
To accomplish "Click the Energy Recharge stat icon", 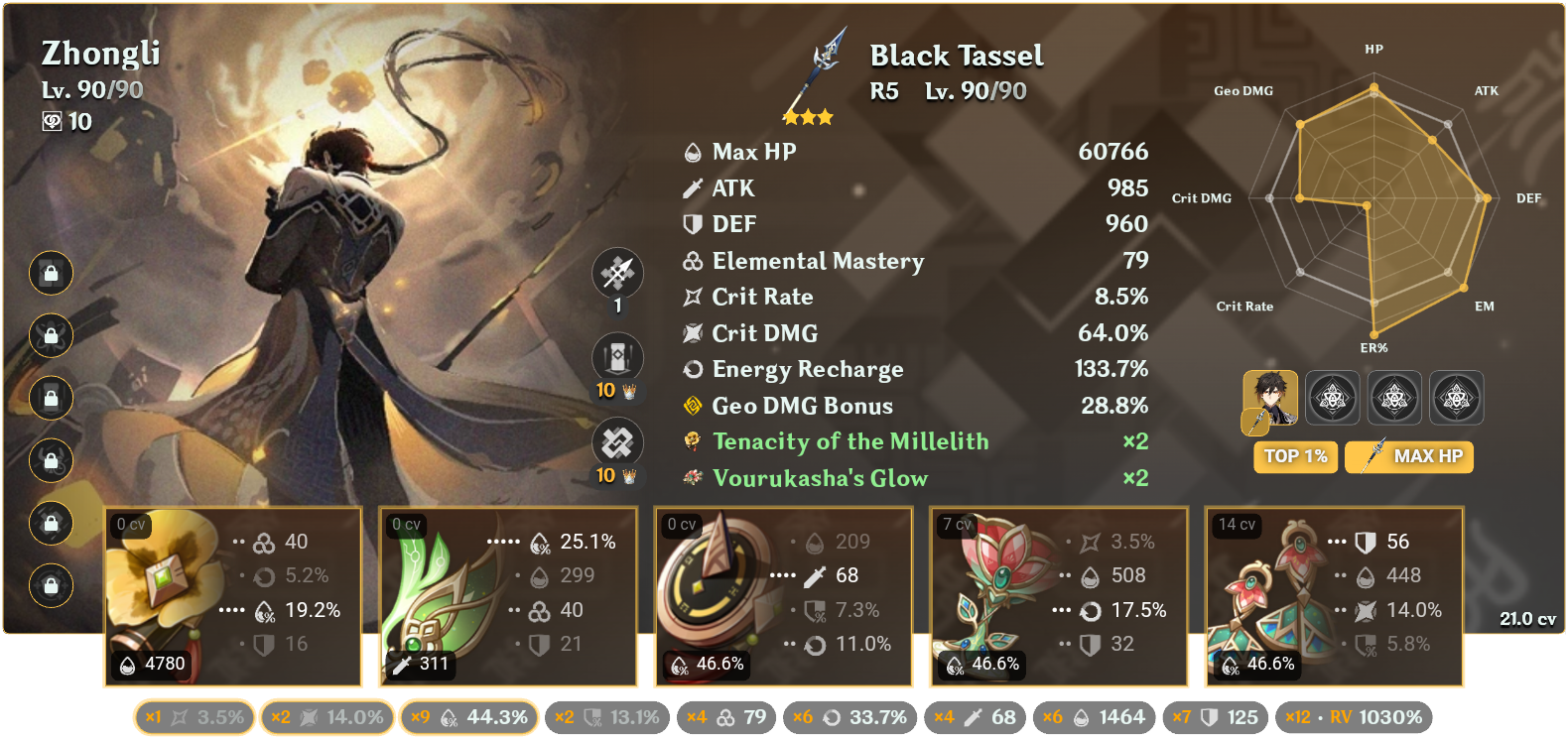I will pyautogui.click(x=692, y=369).
